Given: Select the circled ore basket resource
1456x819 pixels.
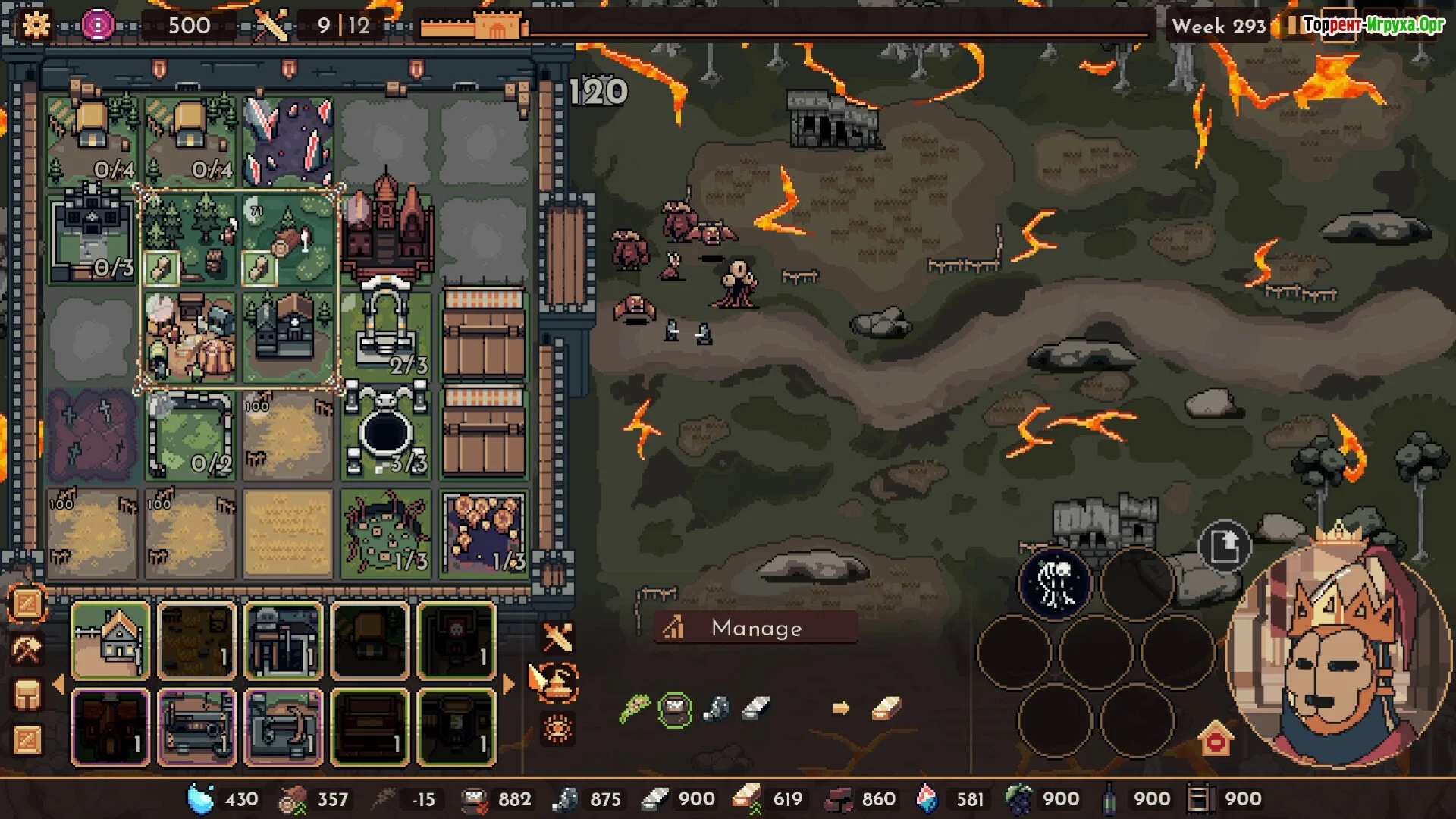Looking at the screenshot, I should [674, 710].
